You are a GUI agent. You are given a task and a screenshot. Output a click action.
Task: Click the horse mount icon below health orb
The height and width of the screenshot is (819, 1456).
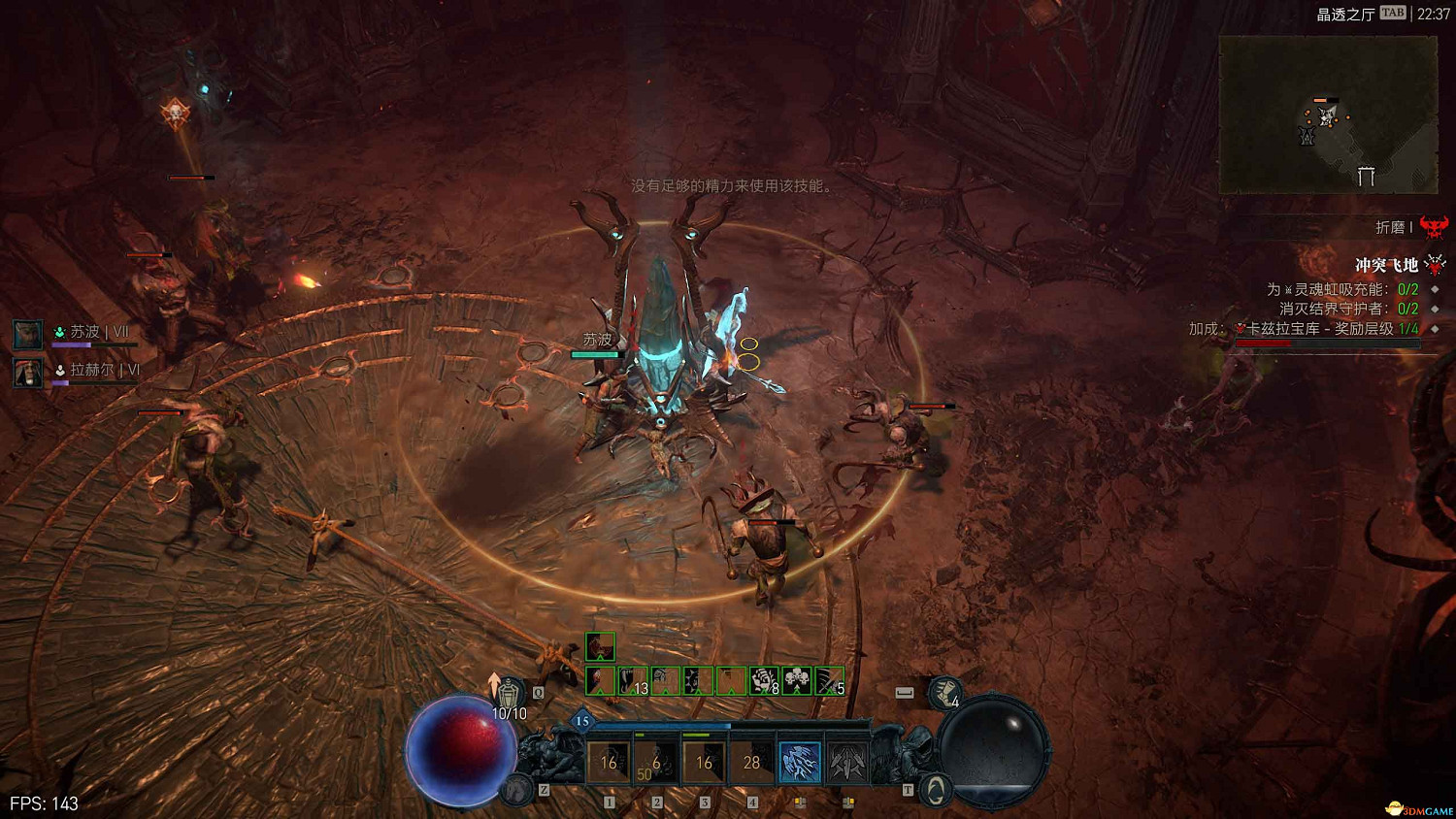[x=518, y=790]
